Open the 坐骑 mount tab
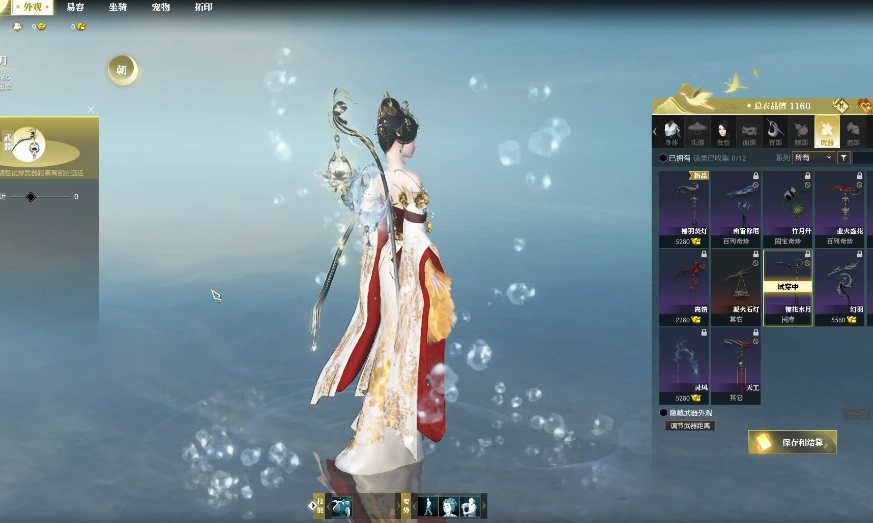 click(118, 7)
